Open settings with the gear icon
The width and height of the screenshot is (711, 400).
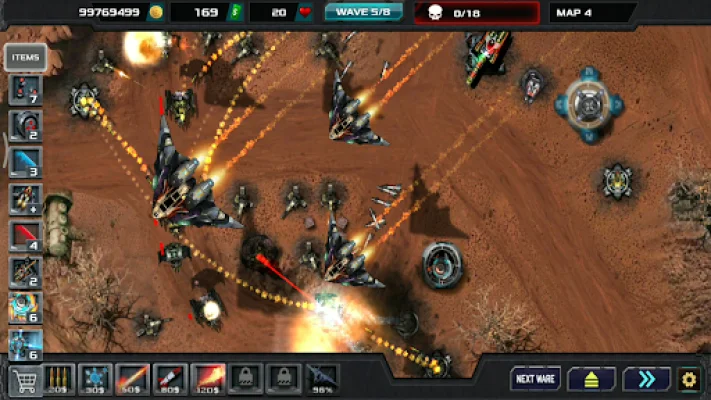point(689,379)
